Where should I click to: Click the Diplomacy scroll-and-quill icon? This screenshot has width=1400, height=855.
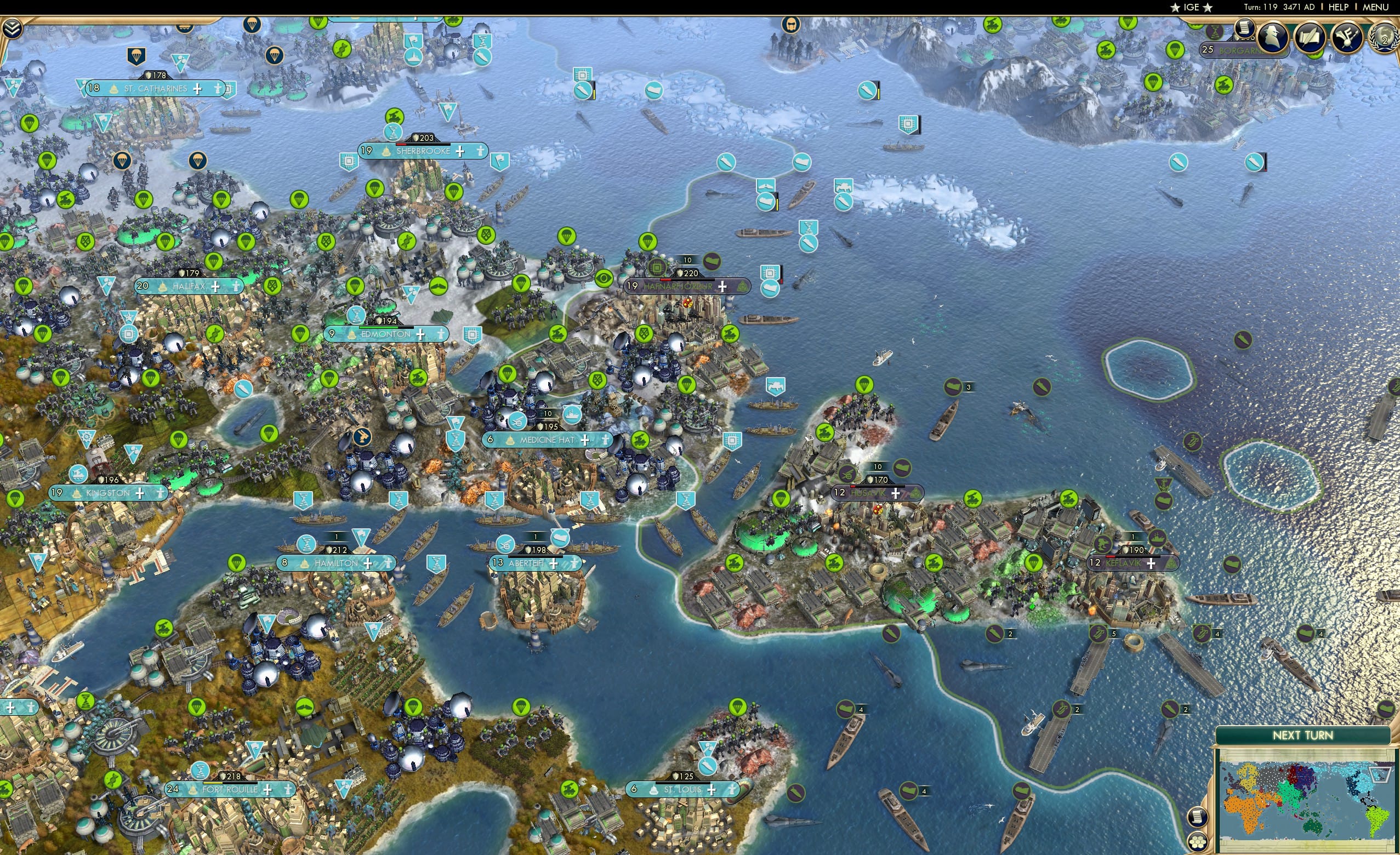click(x=1308, y=37)
